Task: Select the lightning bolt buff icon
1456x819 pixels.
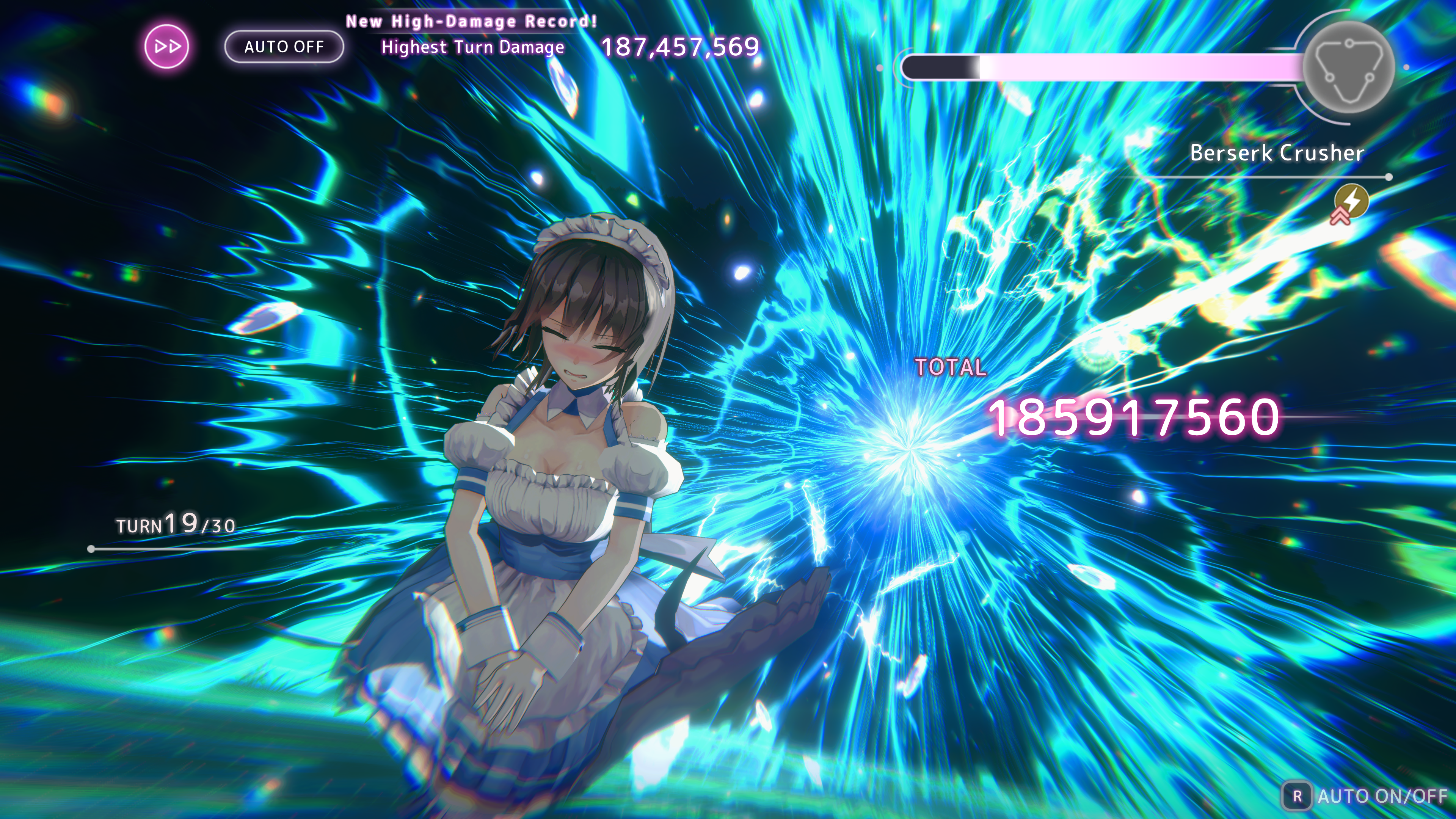Action: [x=1351, y=201]
